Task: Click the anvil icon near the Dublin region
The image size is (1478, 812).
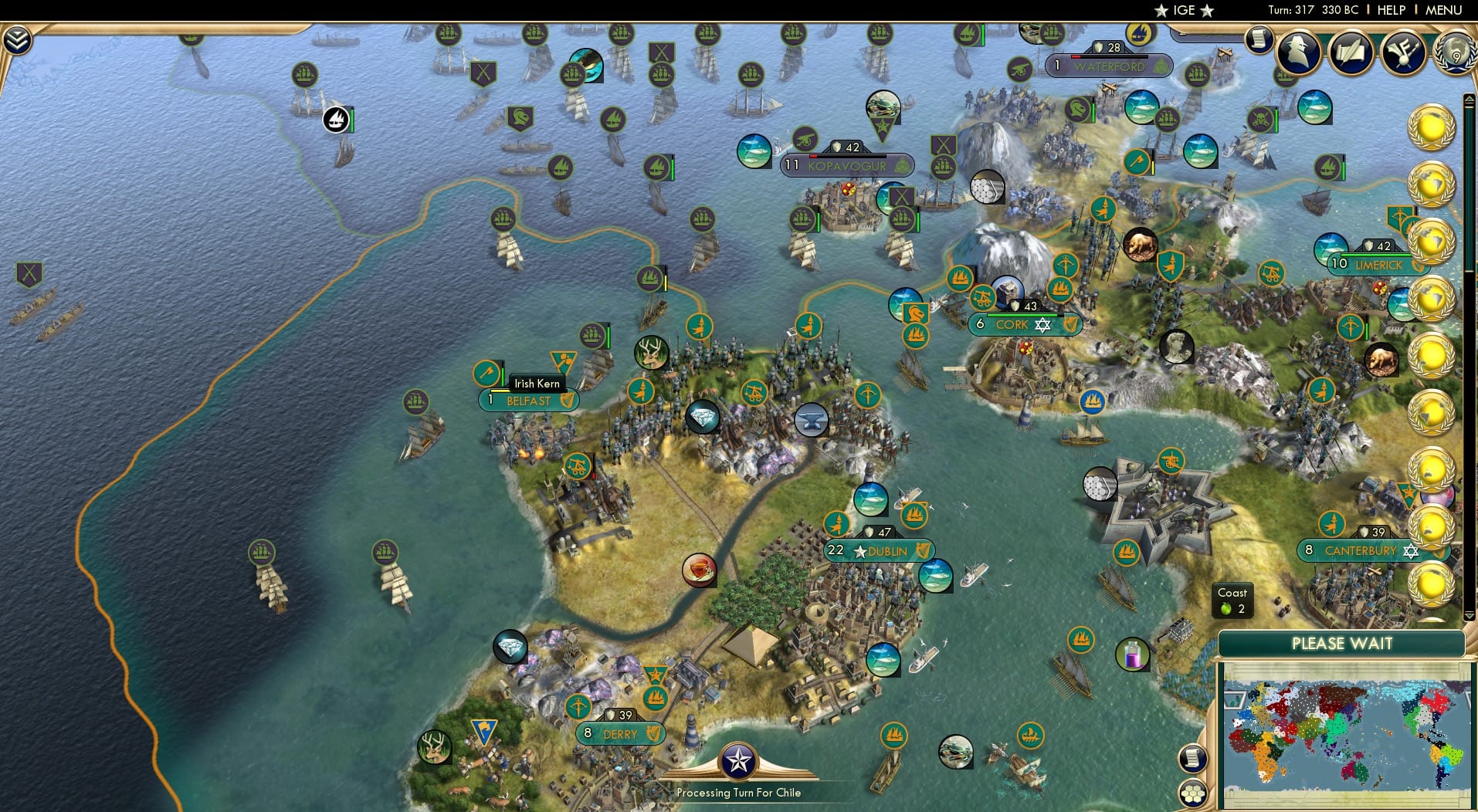Action: coord(810,421)
